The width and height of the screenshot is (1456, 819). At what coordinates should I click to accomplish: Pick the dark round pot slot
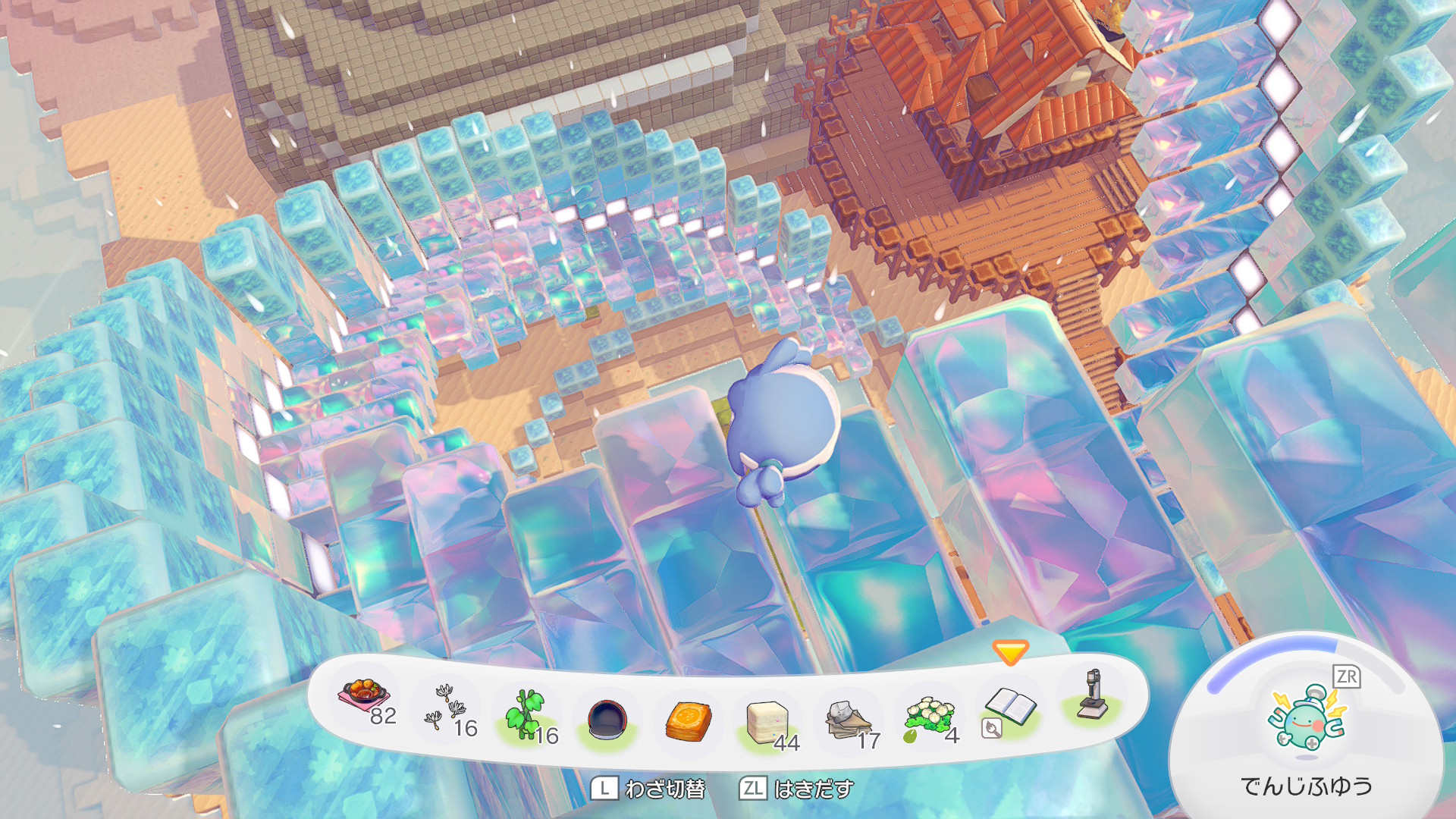pyautogui.click(x=608, y=719)
